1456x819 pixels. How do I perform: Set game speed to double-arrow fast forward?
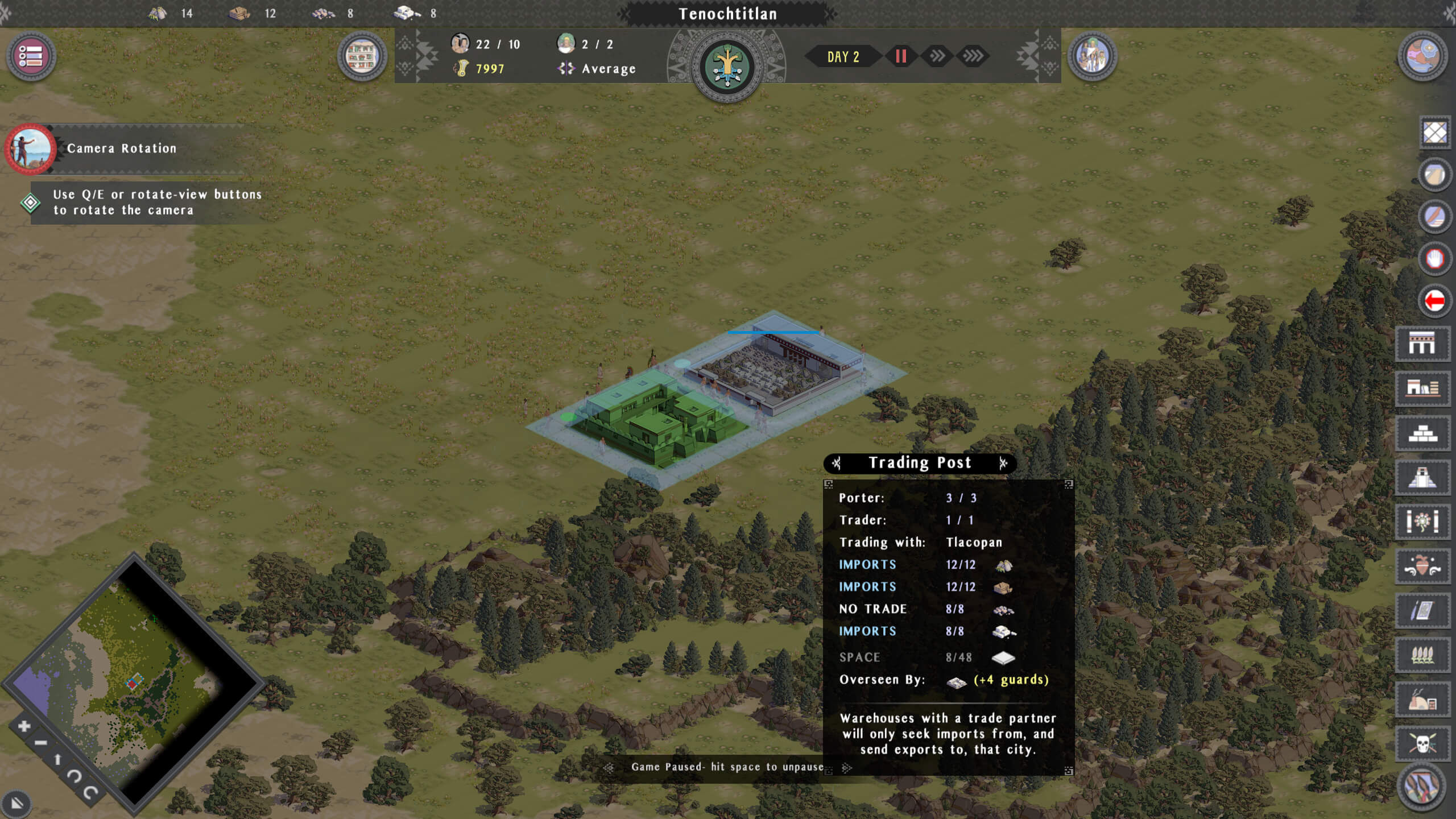[937, 56]
